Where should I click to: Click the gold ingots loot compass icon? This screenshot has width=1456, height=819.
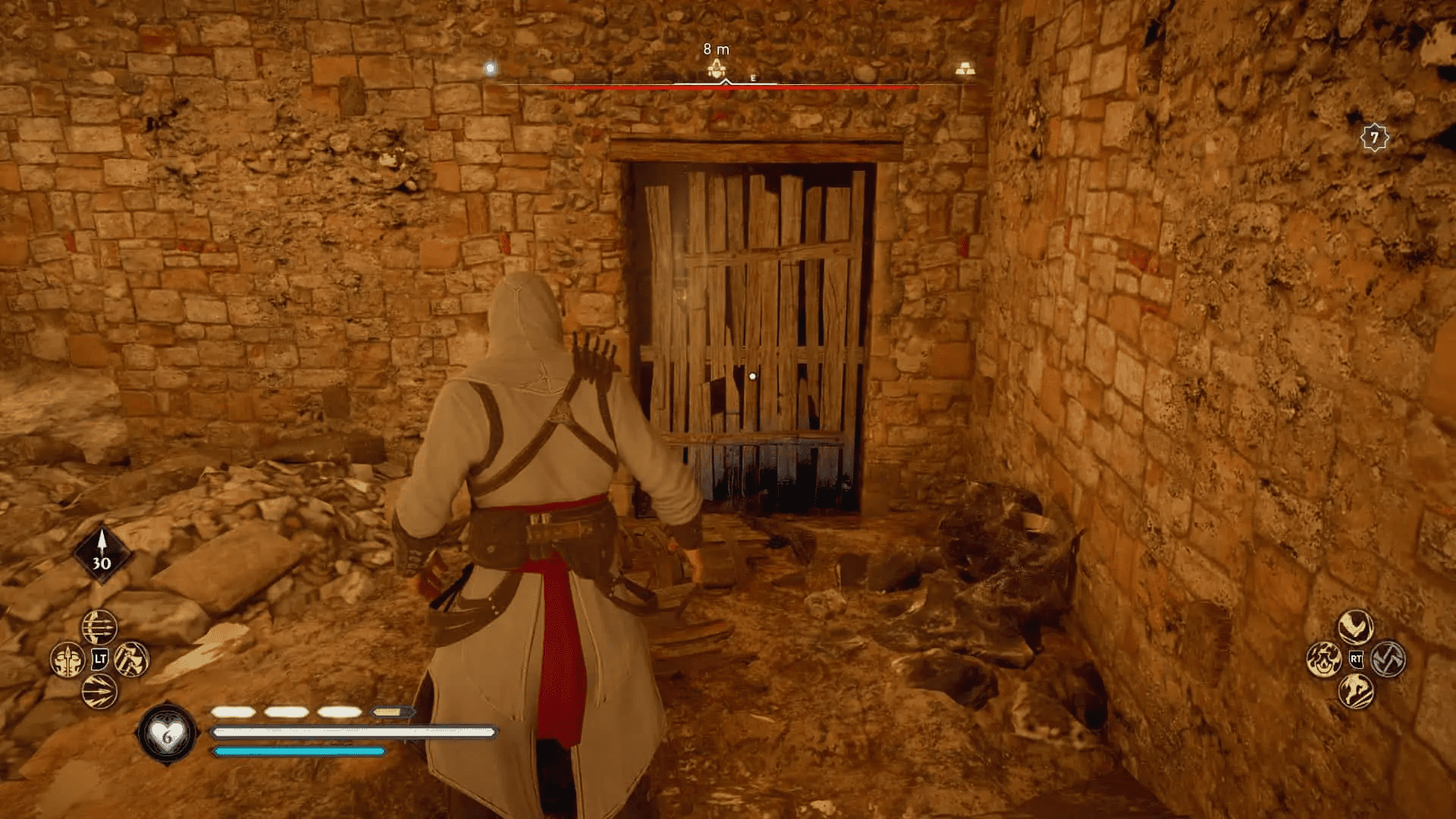(x=963, y=67)
